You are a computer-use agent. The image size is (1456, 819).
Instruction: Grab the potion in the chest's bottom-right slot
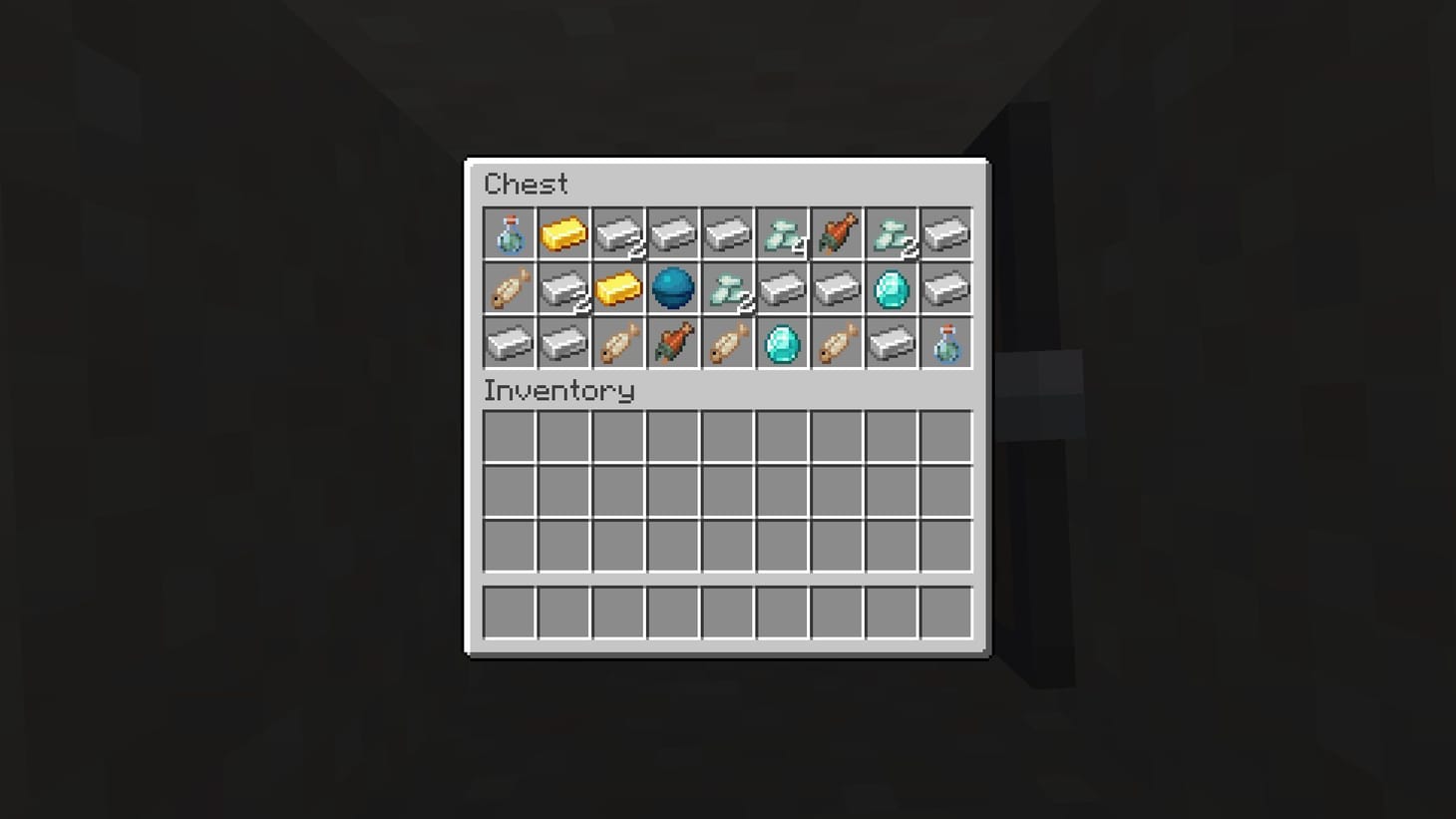click(945, 343)
